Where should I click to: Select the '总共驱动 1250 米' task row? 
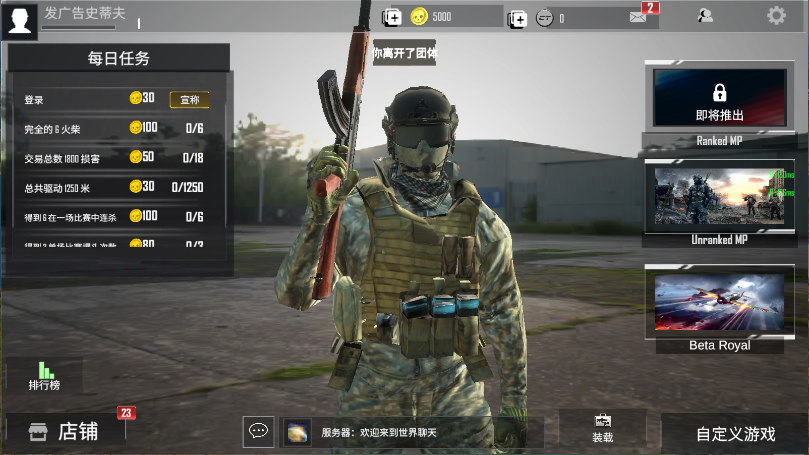coord(118,187)
